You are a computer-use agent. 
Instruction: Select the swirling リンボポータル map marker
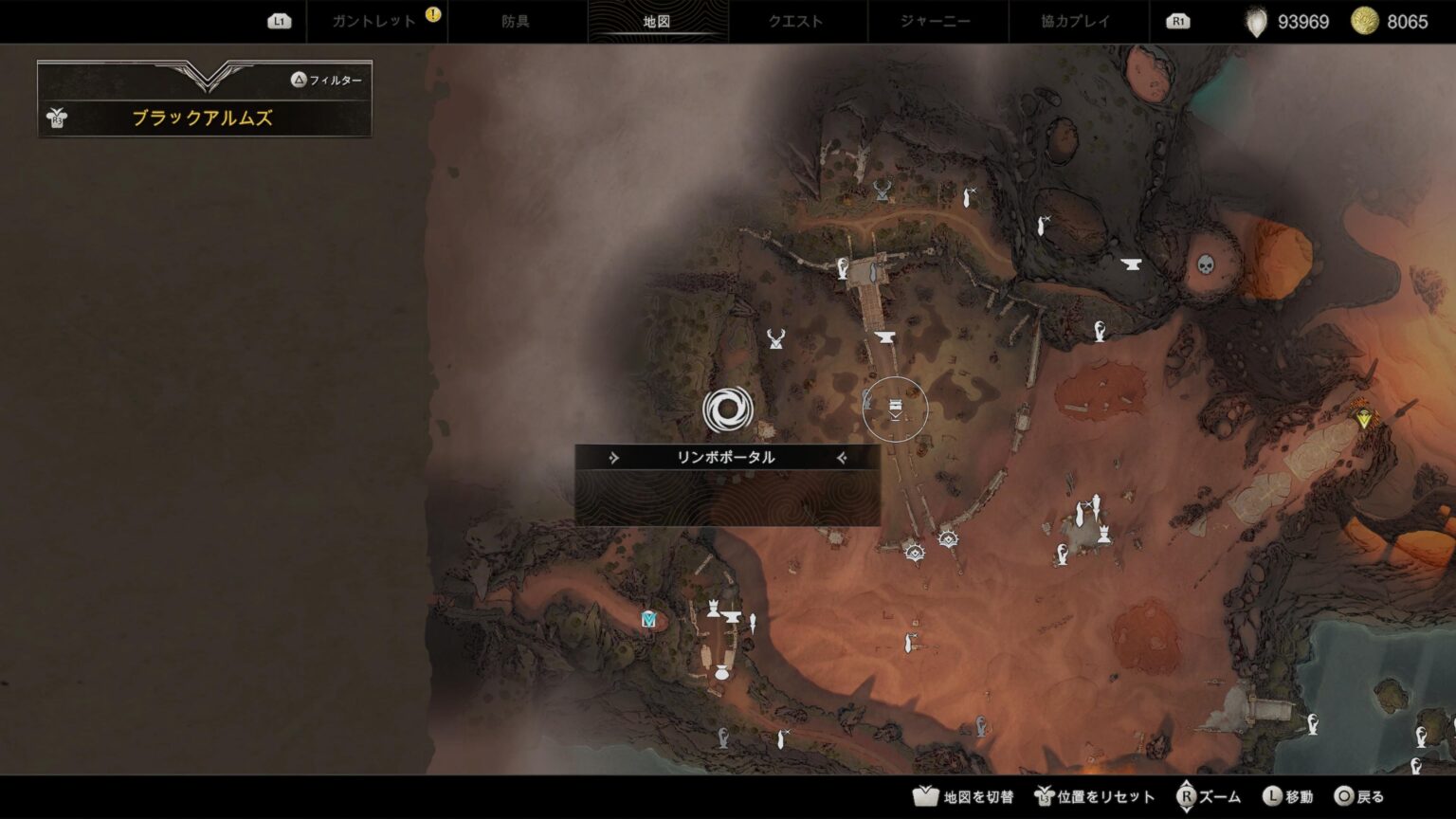tap(728, 409)
